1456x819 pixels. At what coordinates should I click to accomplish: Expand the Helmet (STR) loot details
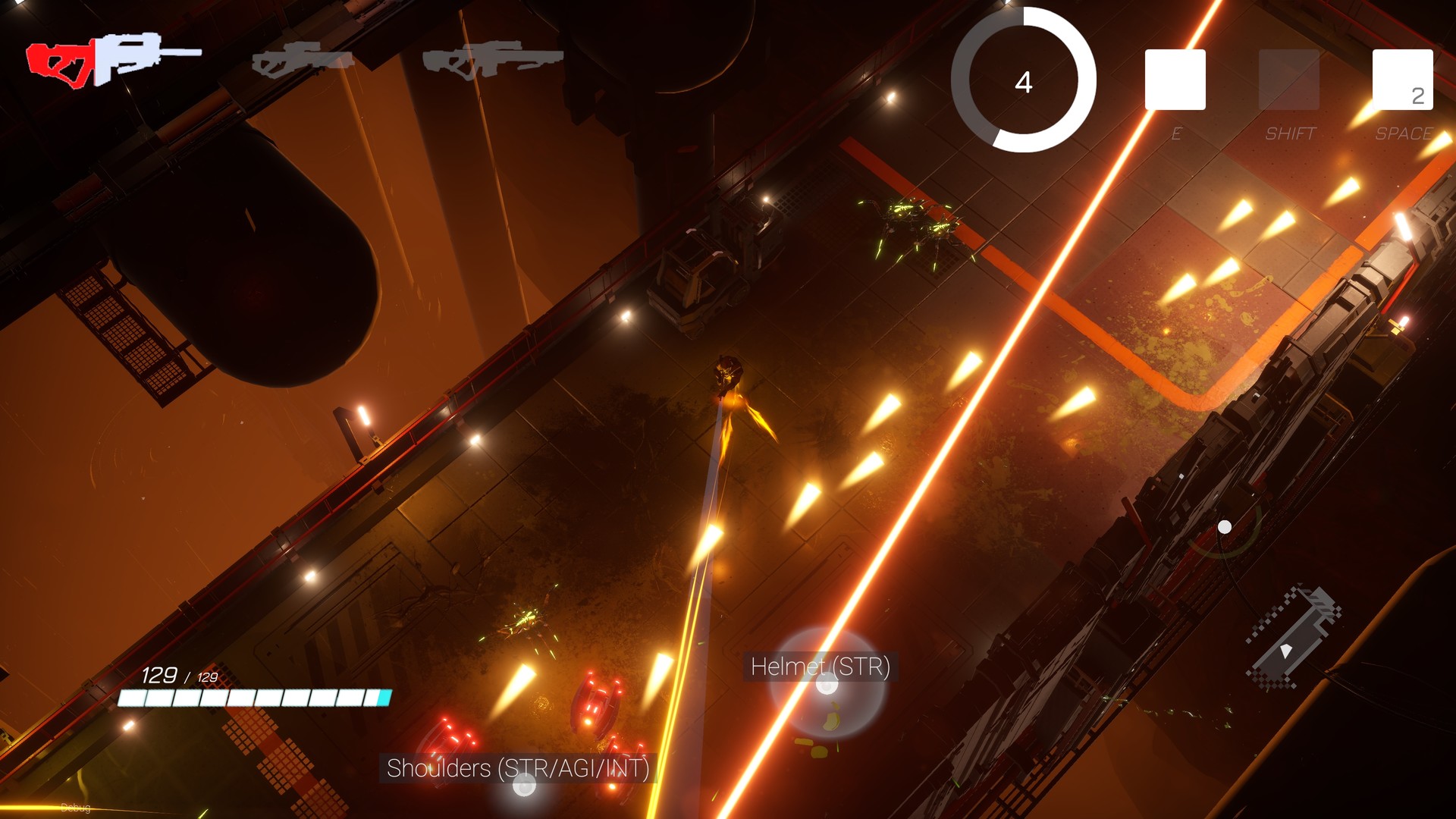point(821,668)
